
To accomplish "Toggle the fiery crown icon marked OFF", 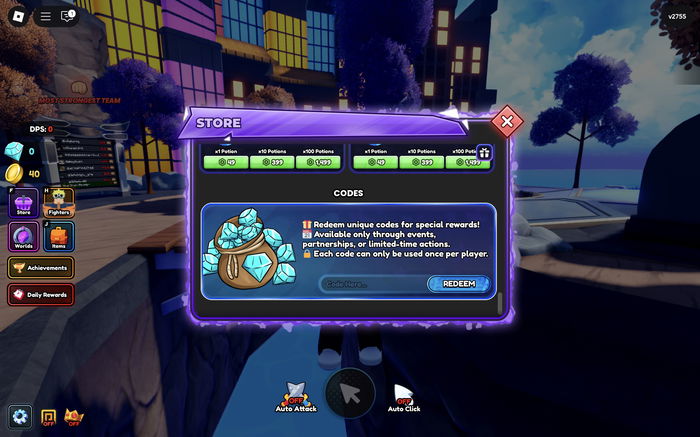I will click(74, 416).
